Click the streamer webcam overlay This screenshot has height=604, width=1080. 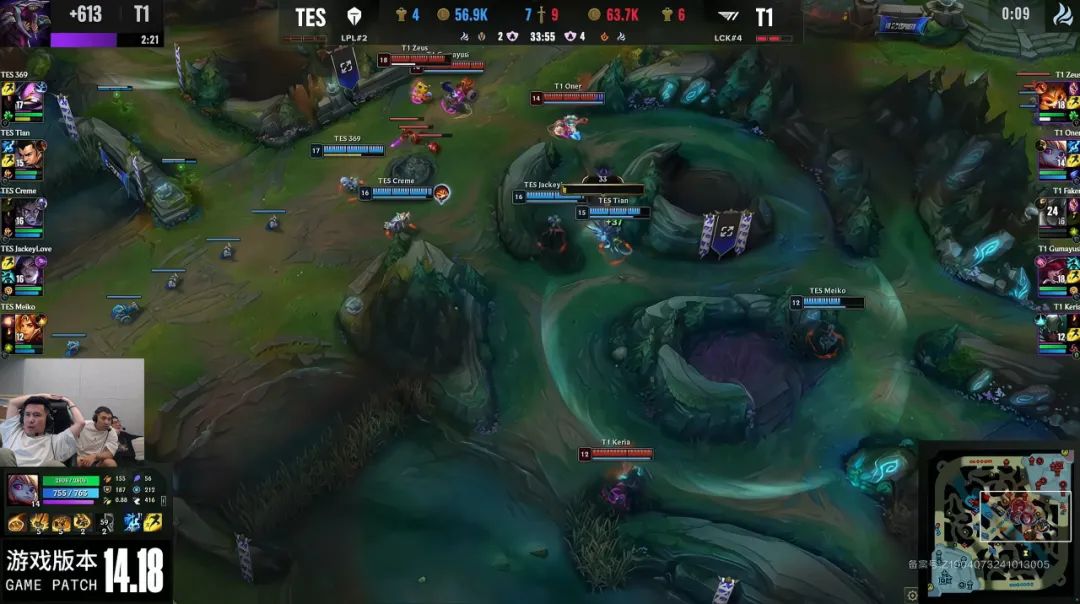[72, 412]
